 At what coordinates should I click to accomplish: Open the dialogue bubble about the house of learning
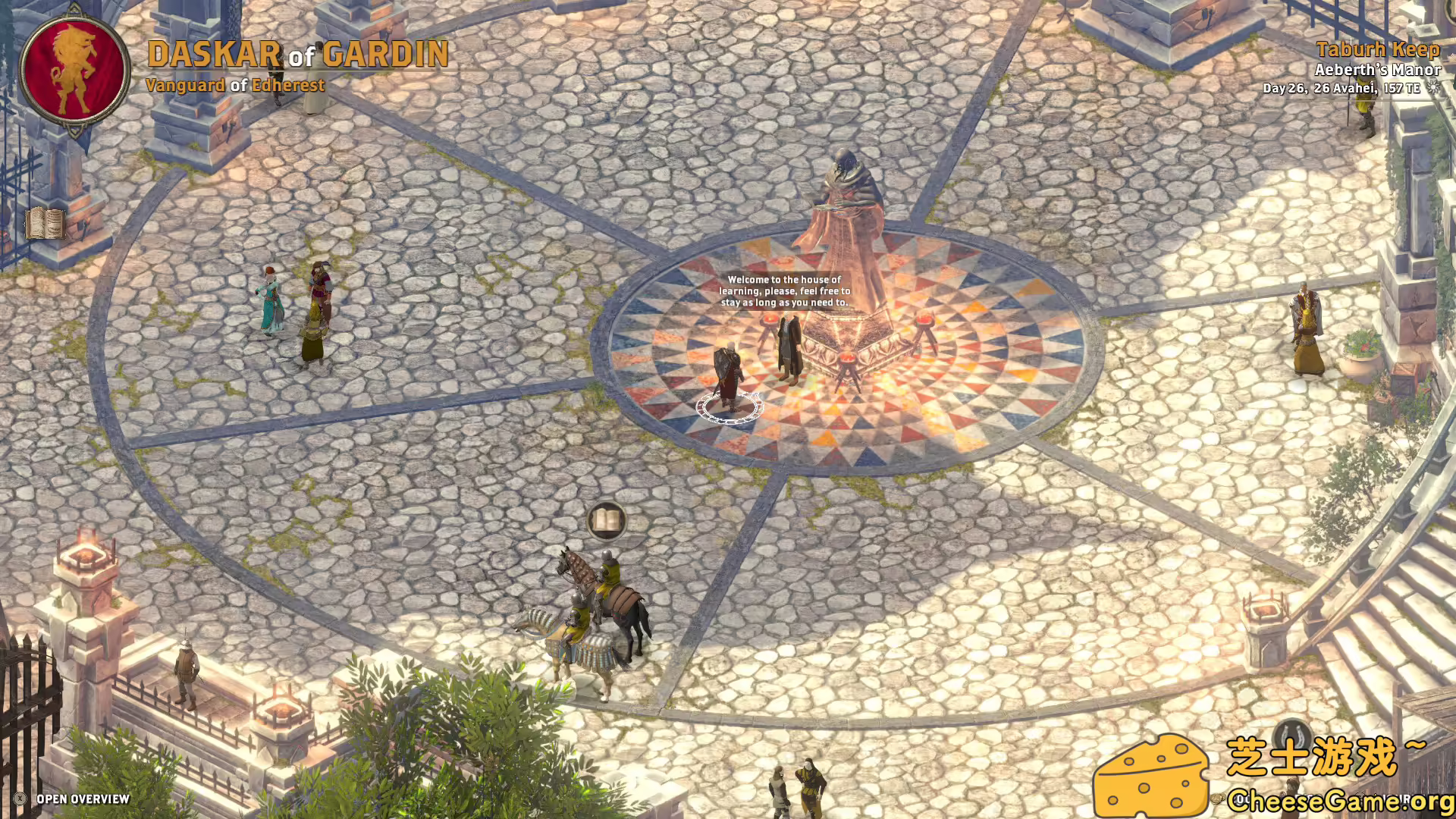(x=786, y=289)
